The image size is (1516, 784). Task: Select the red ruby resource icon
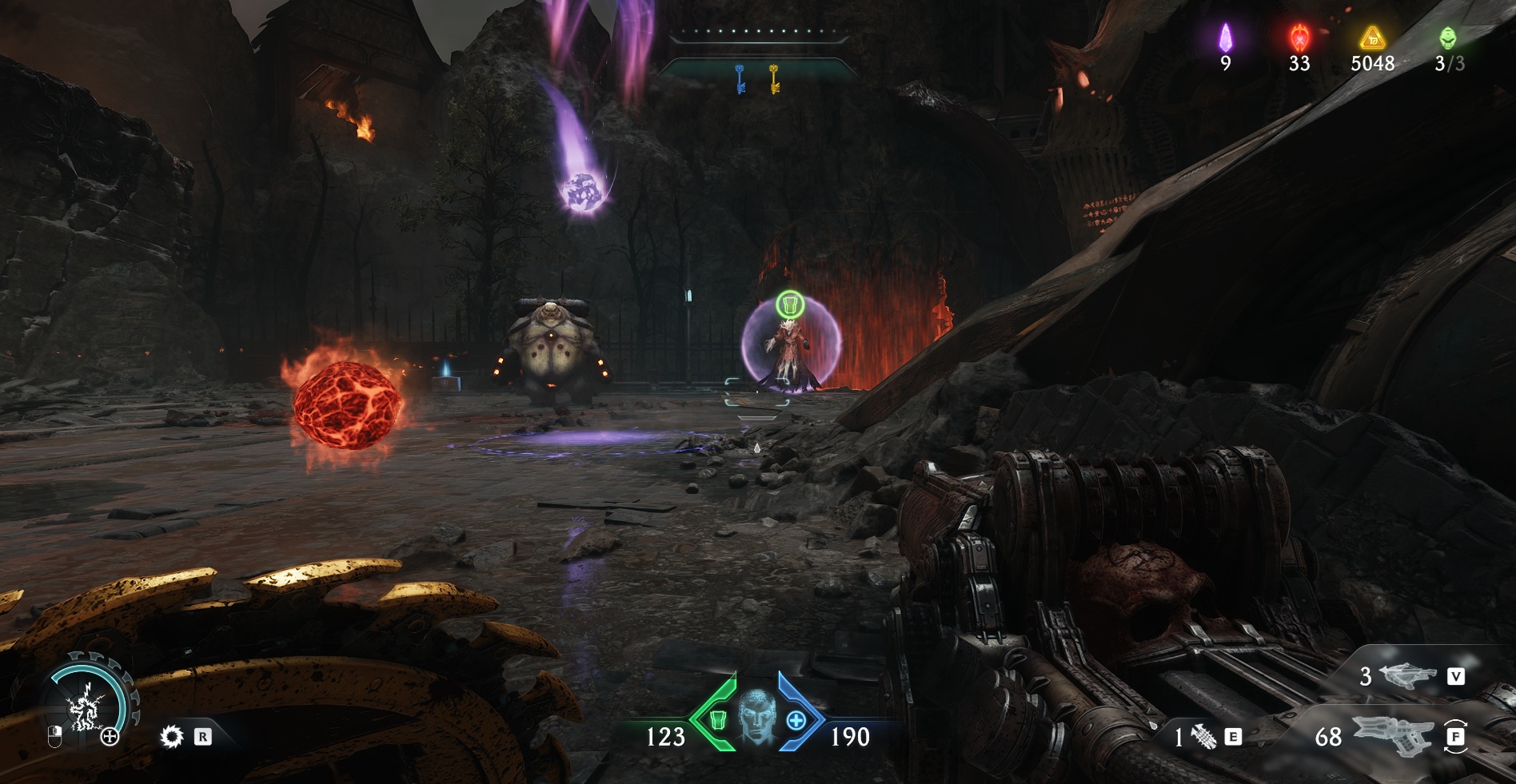point(1299,38)
